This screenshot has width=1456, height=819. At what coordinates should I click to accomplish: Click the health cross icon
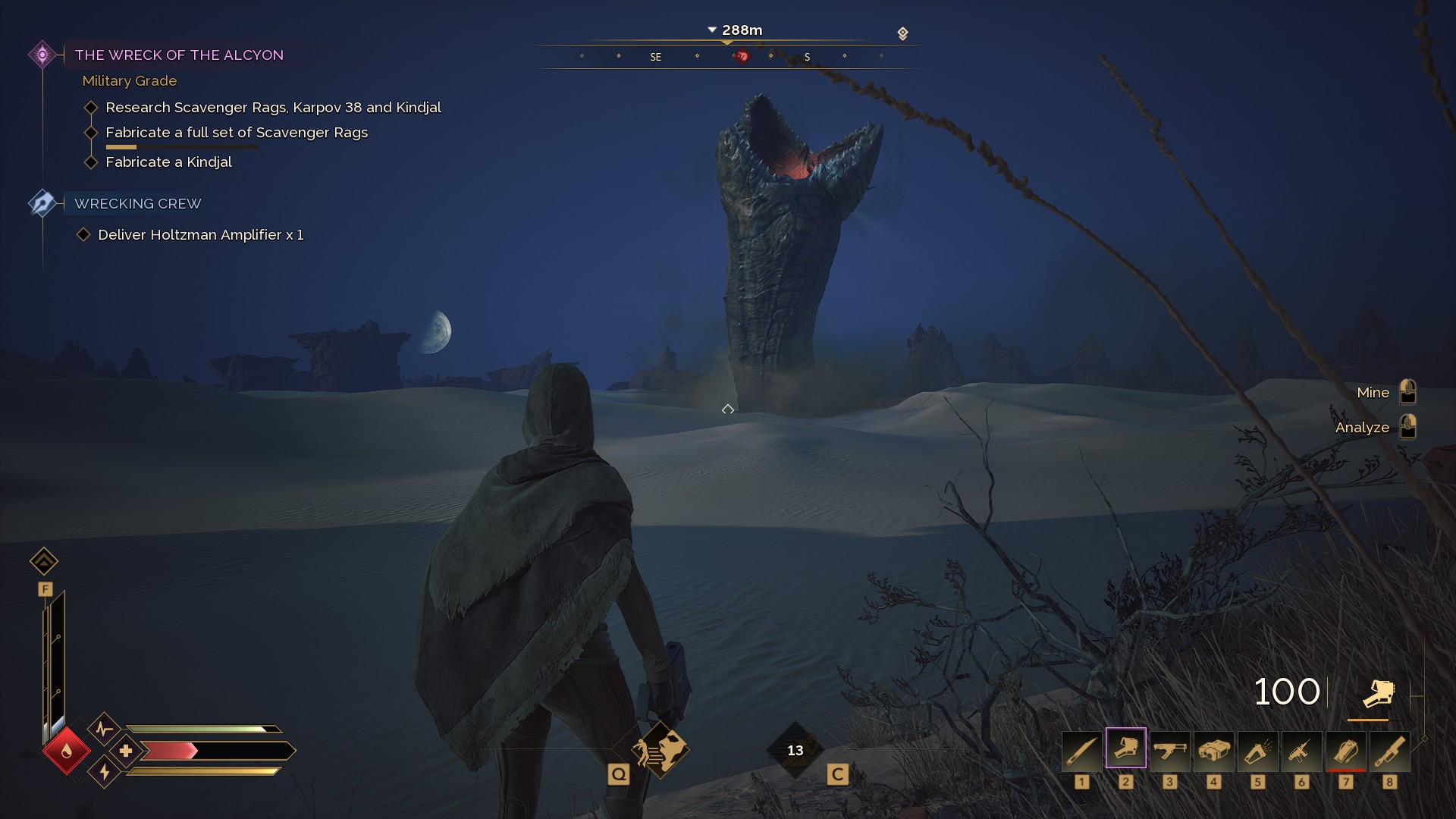pos(126,751)
